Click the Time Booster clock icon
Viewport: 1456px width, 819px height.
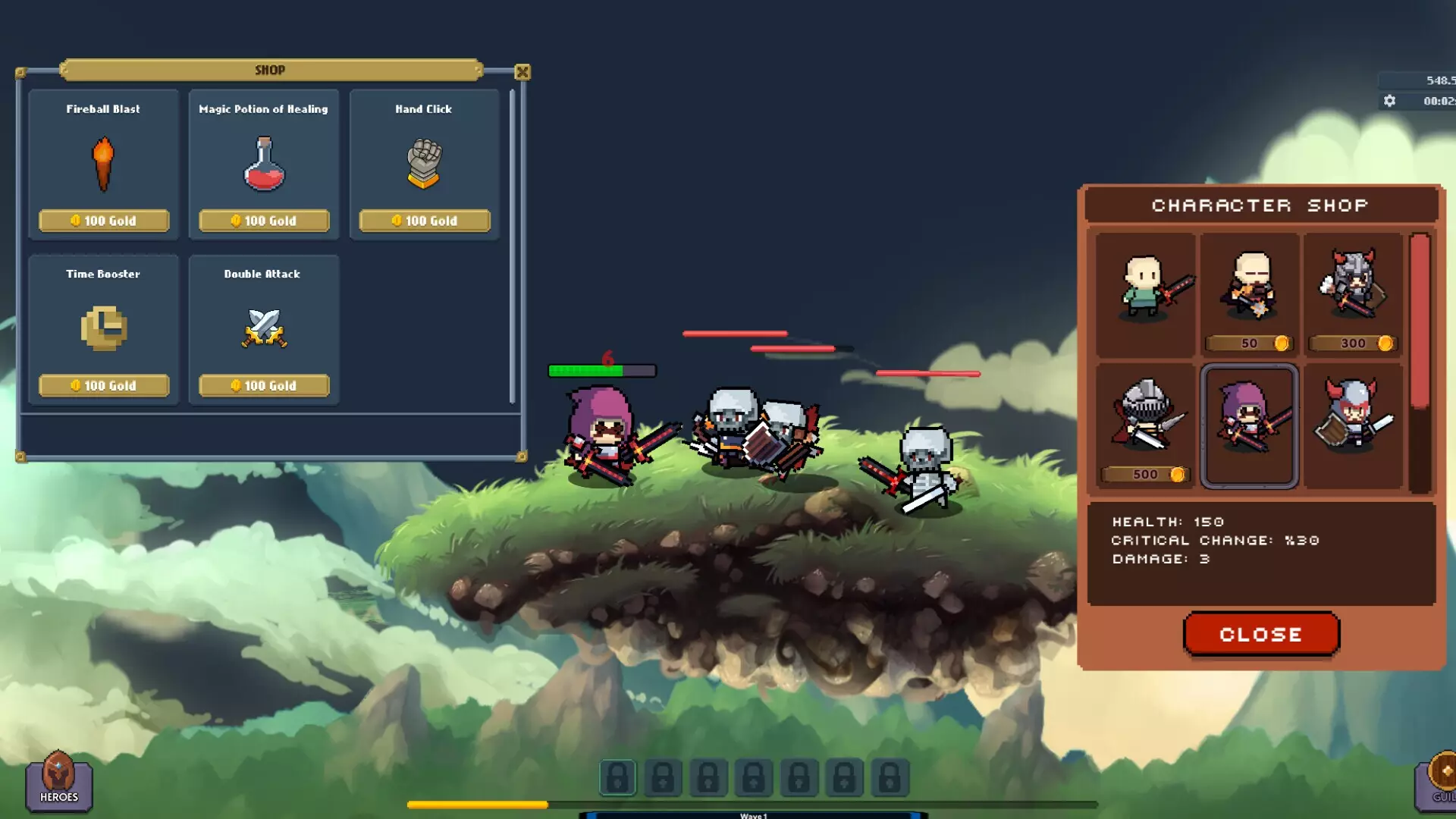pyautogui.click(x=104, y=328)
